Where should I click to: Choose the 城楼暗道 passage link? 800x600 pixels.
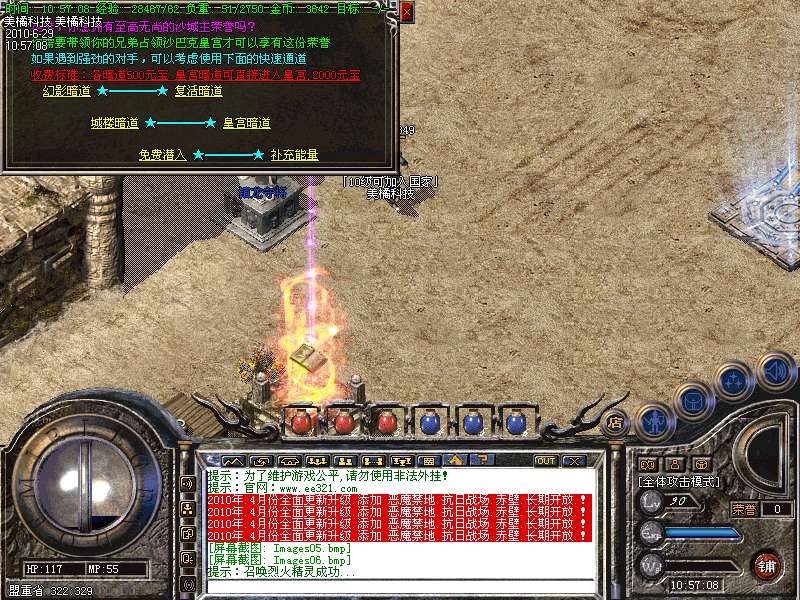(x=114, y=123)
